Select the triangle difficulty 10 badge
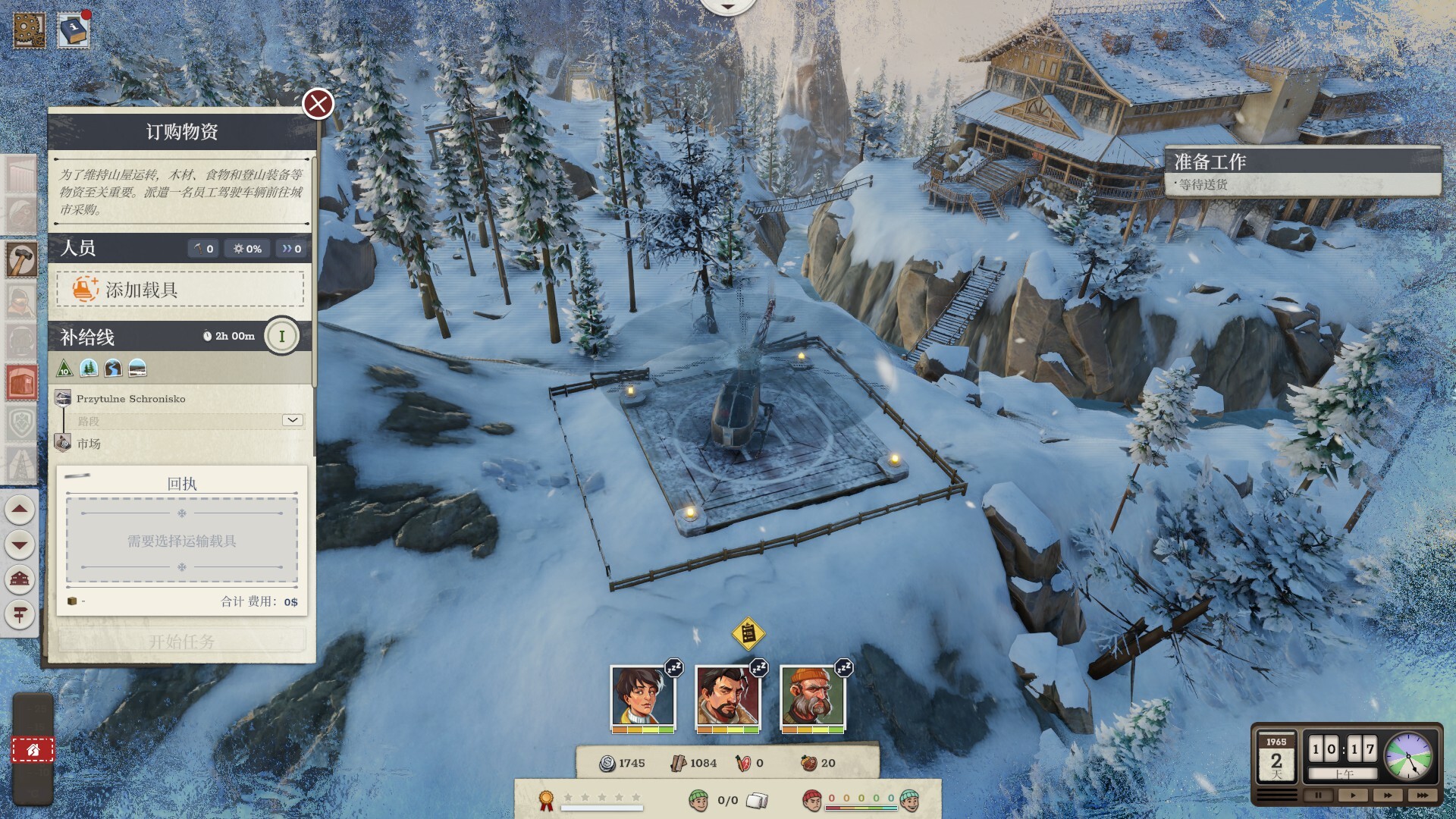Screen dimensions: 1456x819 coord(64,370)
